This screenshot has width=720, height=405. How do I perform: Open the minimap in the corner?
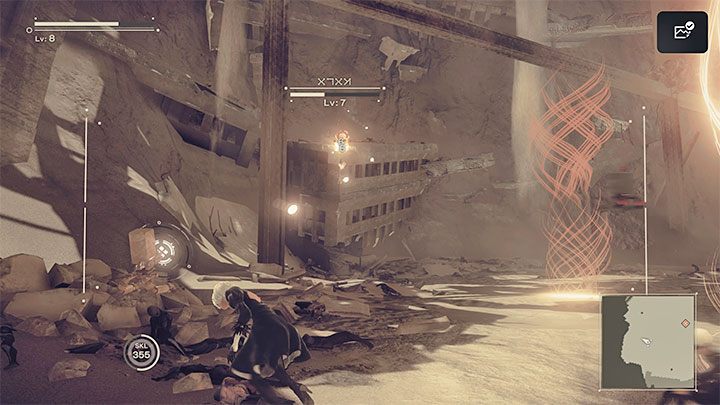tap(647, 342)
